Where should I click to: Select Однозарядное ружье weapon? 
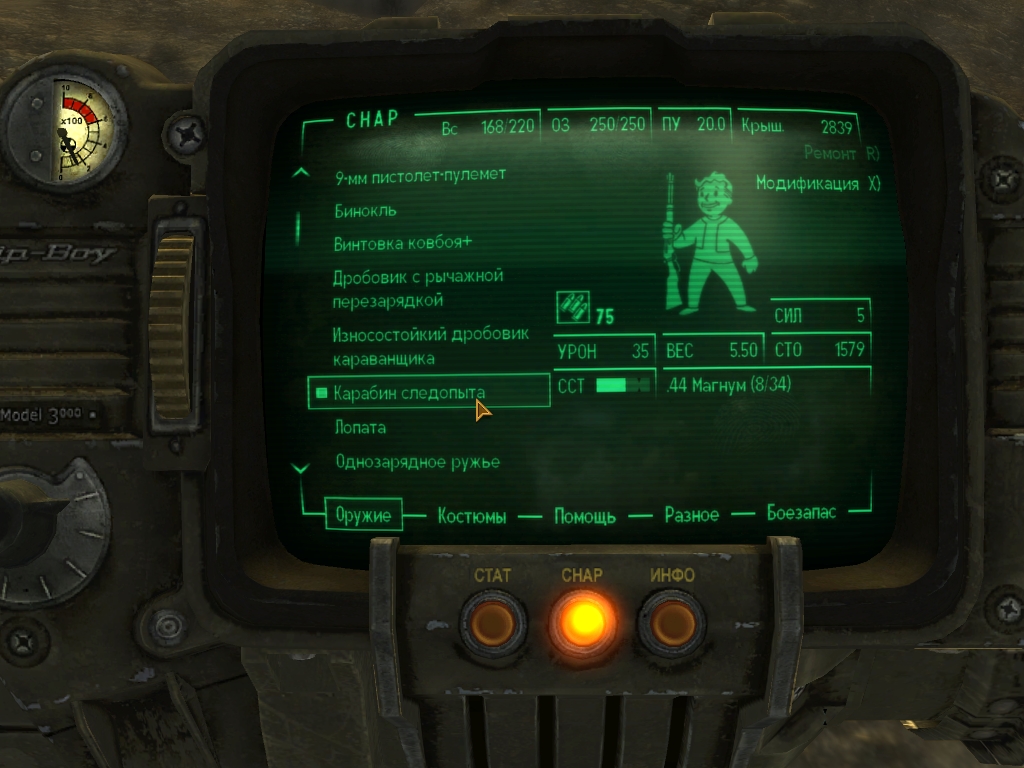(417, 463)
